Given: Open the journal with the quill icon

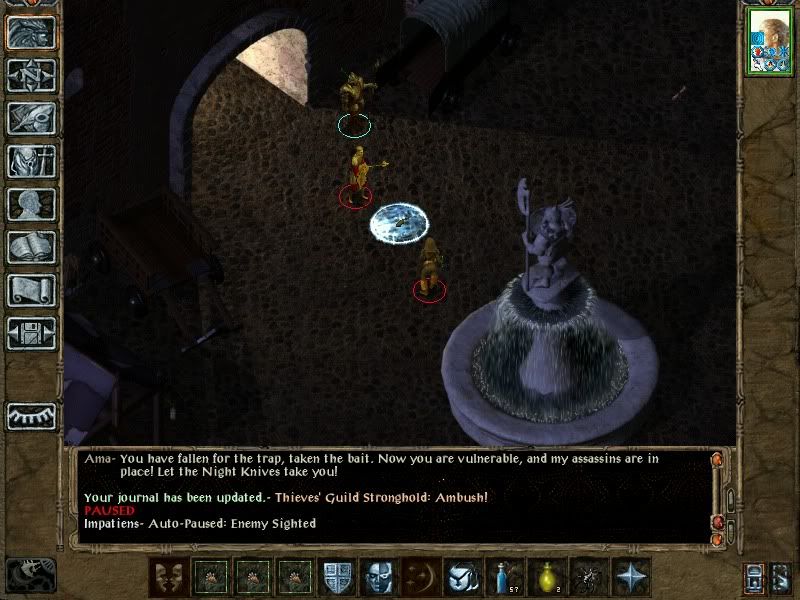Looking at the screenshot, I should [30, 118].
